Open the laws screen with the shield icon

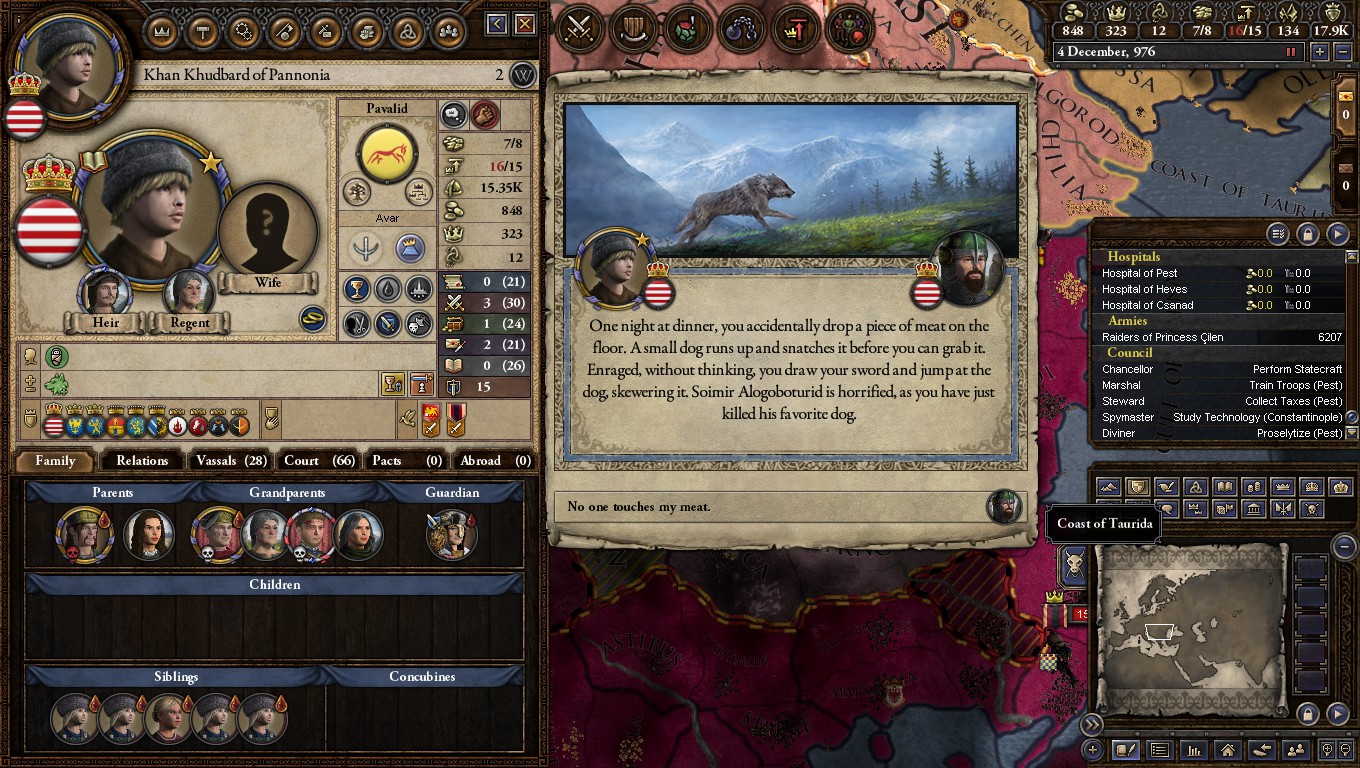tap(634, 28)
